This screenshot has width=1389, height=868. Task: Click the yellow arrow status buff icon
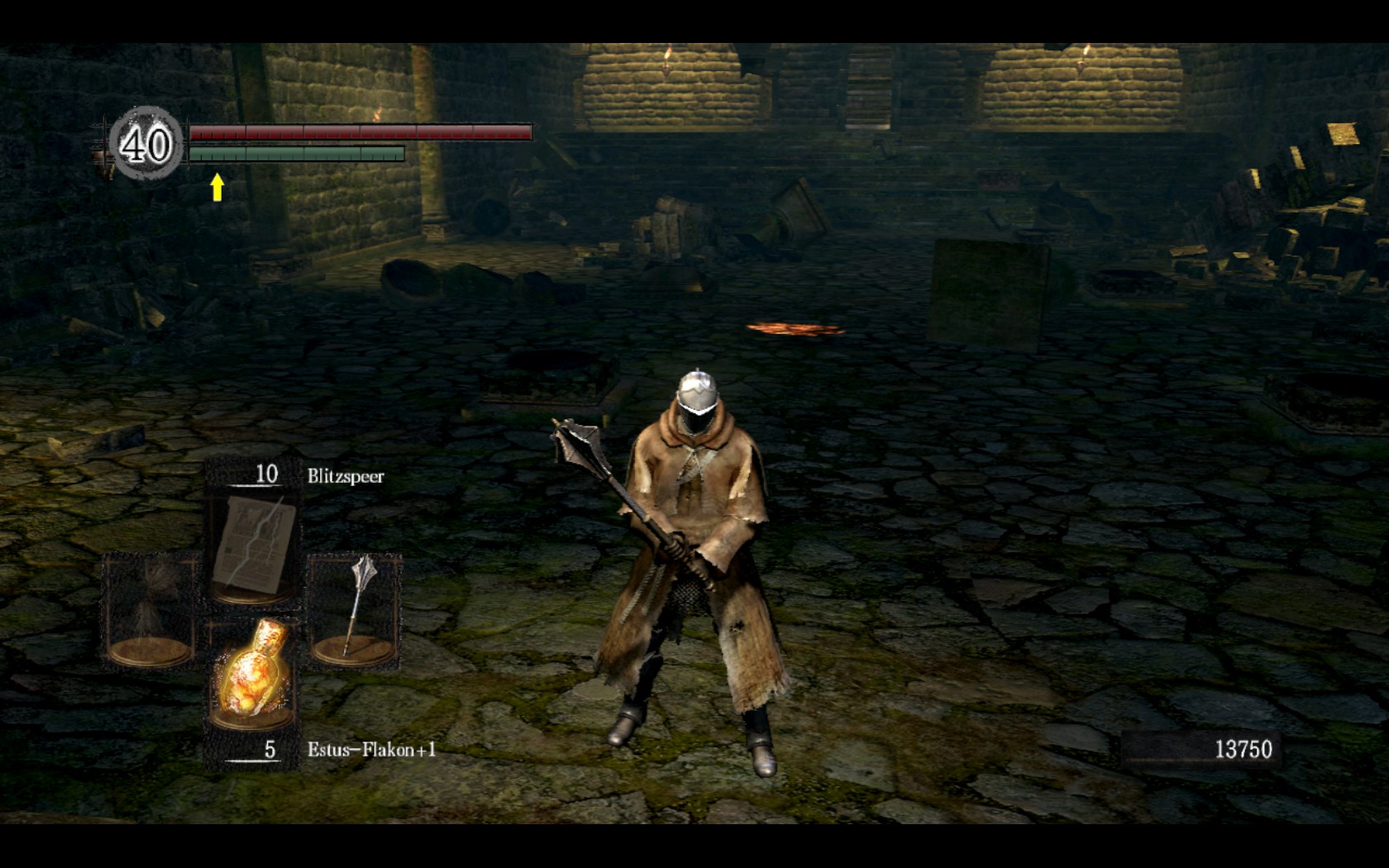217,187
